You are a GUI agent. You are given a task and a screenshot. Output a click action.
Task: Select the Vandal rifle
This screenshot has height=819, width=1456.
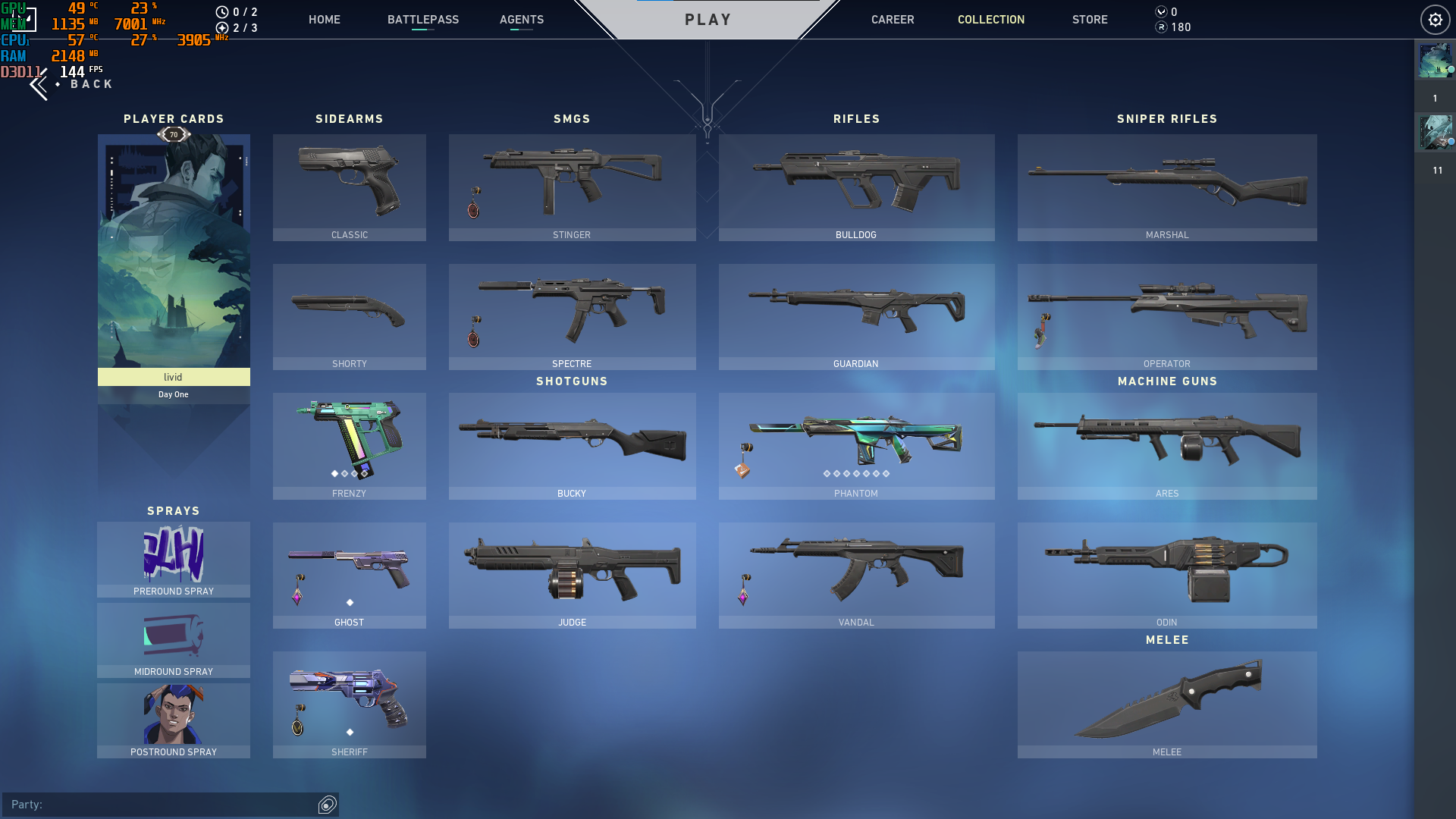[x=855, y=575]
